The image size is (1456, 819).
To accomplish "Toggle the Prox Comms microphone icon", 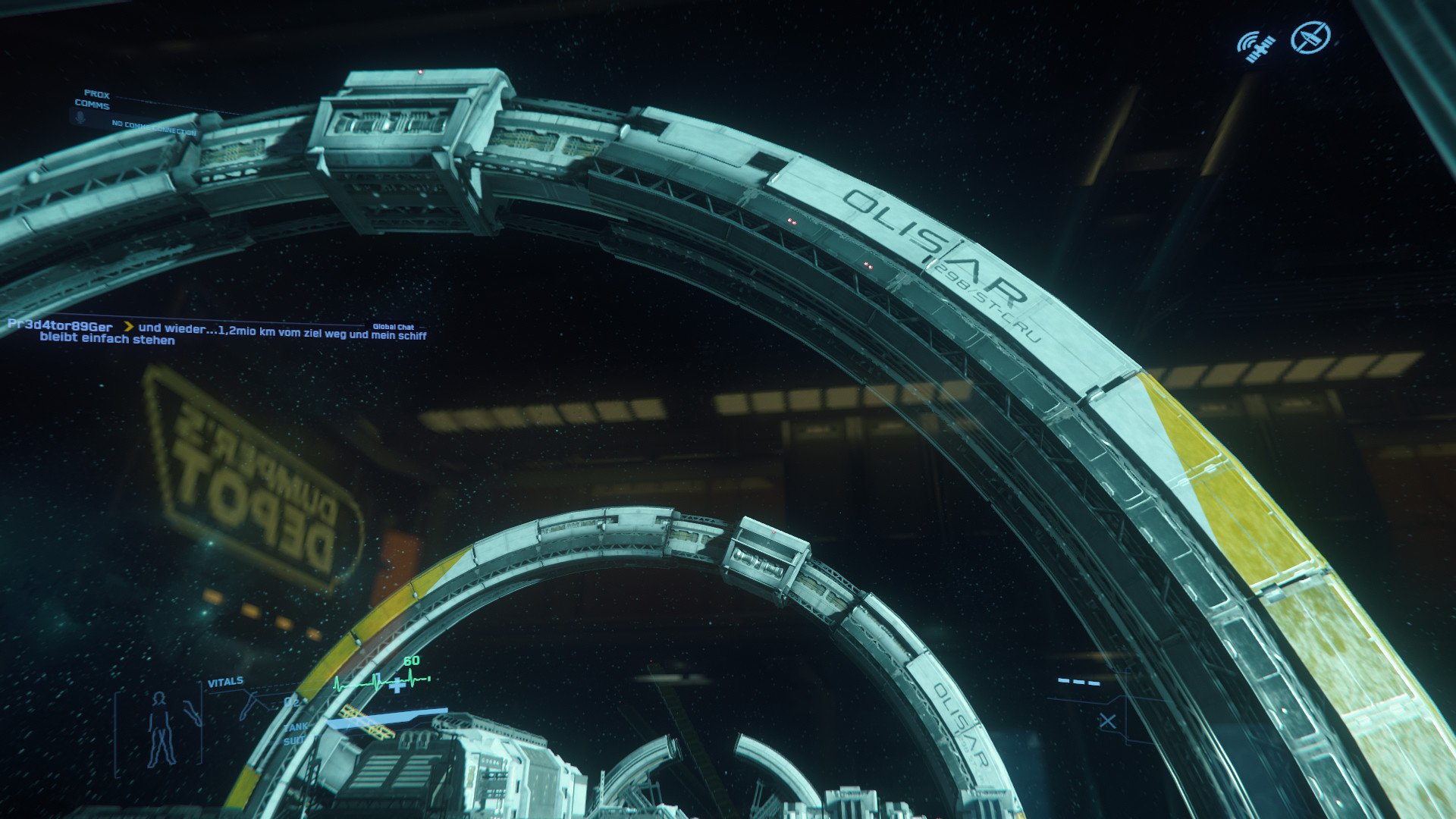I will (80, 118).
